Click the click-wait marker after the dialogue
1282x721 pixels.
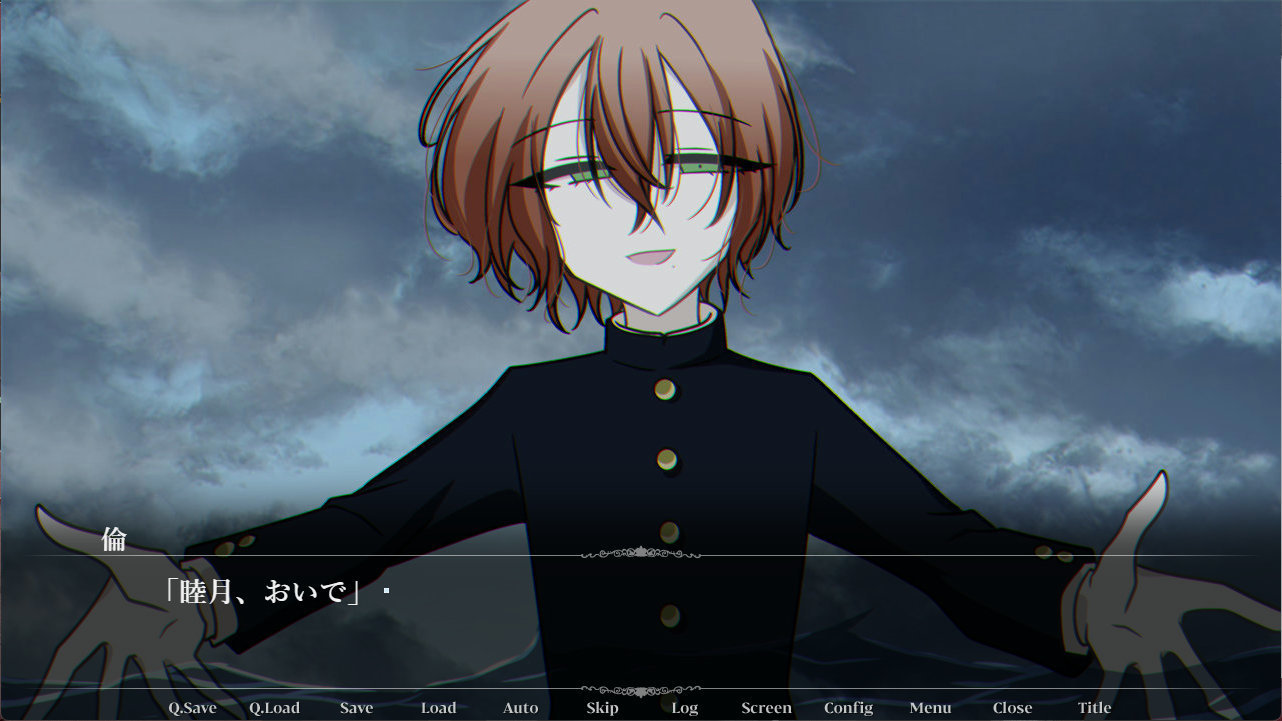pyautogui.click(x=385, y=591)
